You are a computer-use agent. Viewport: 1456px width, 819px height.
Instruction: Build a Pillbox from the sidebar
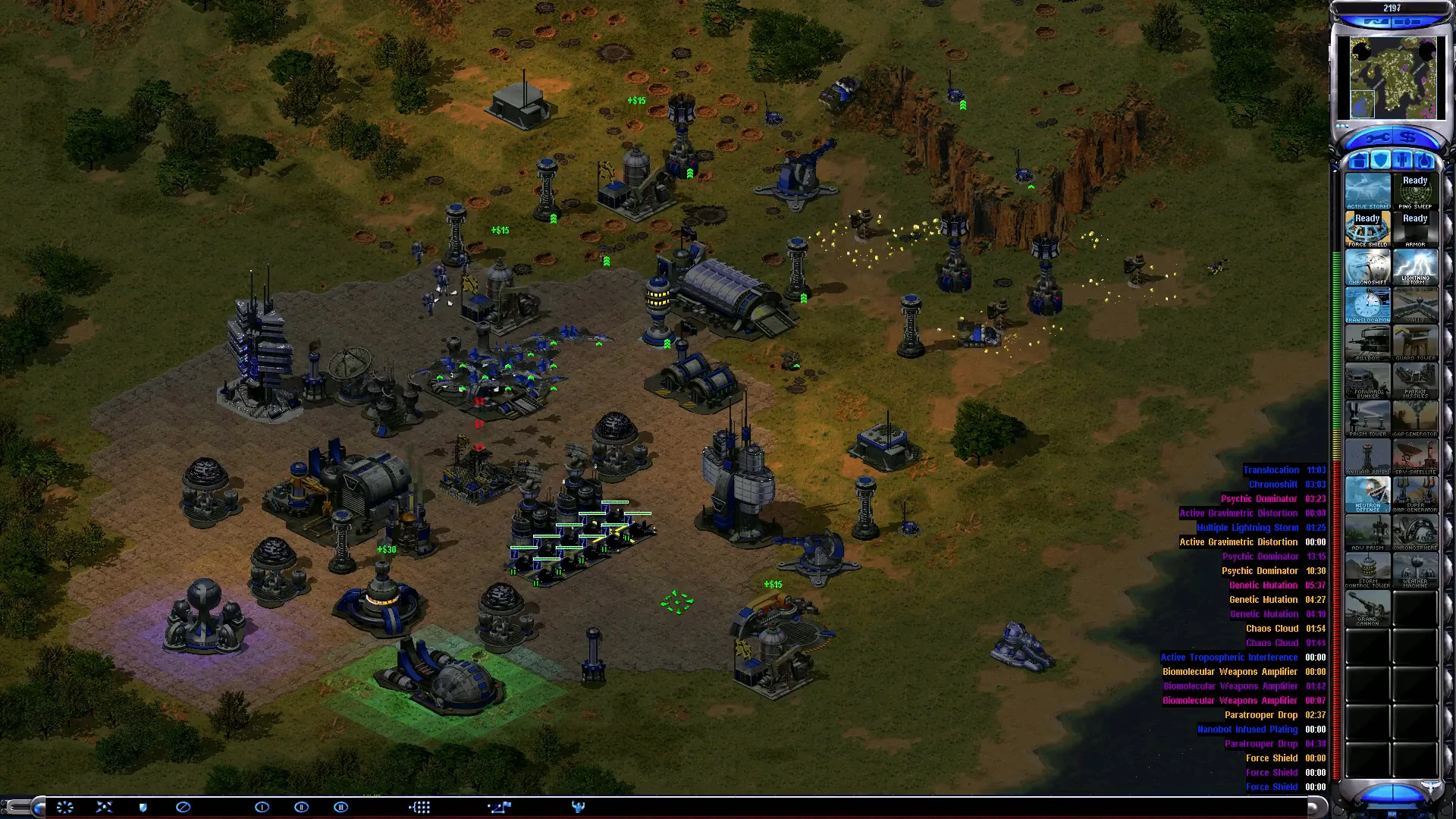1367,343
